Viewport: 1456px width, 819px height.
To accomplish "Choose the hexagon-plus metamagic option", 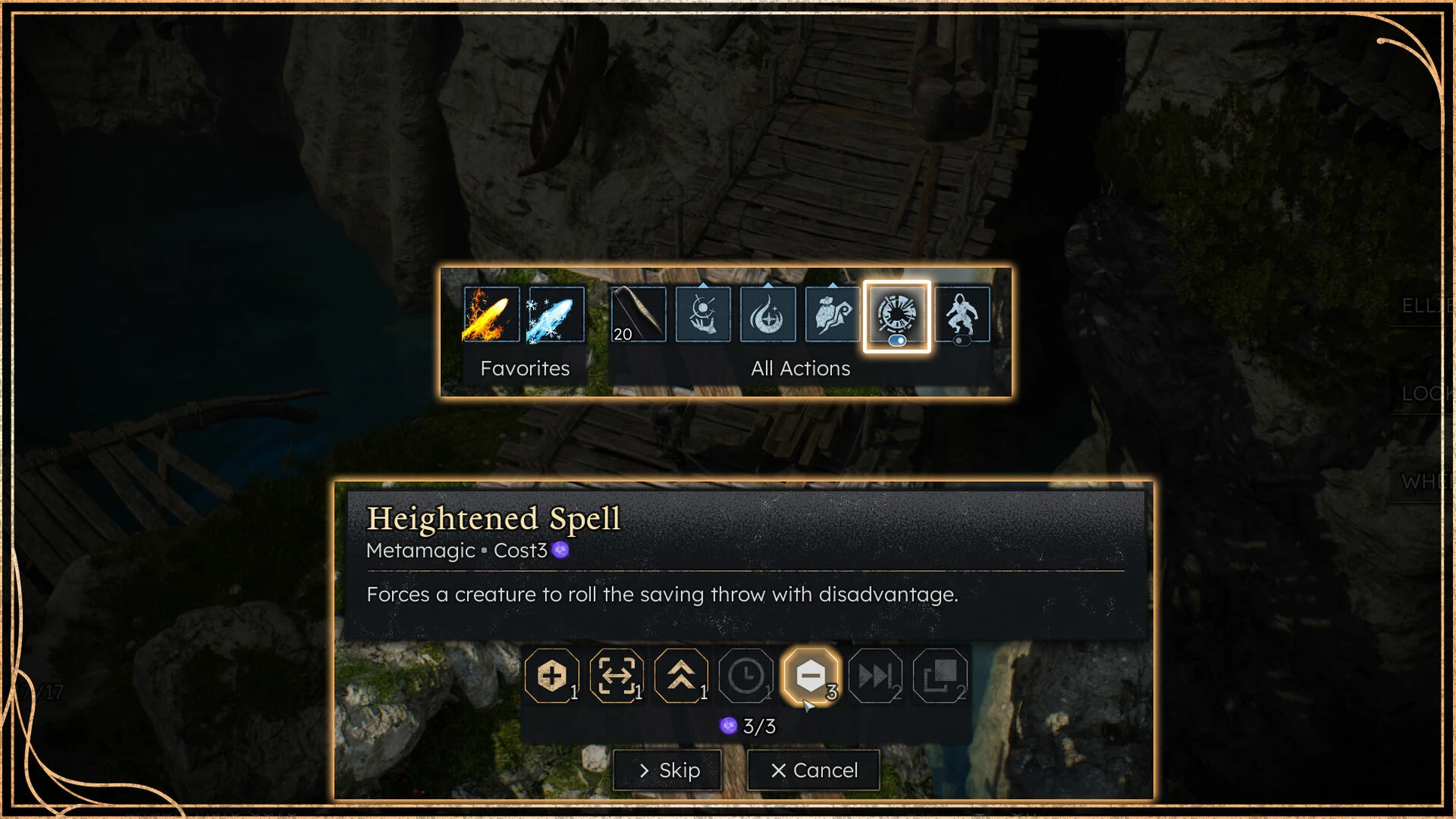I will point(551,676).
